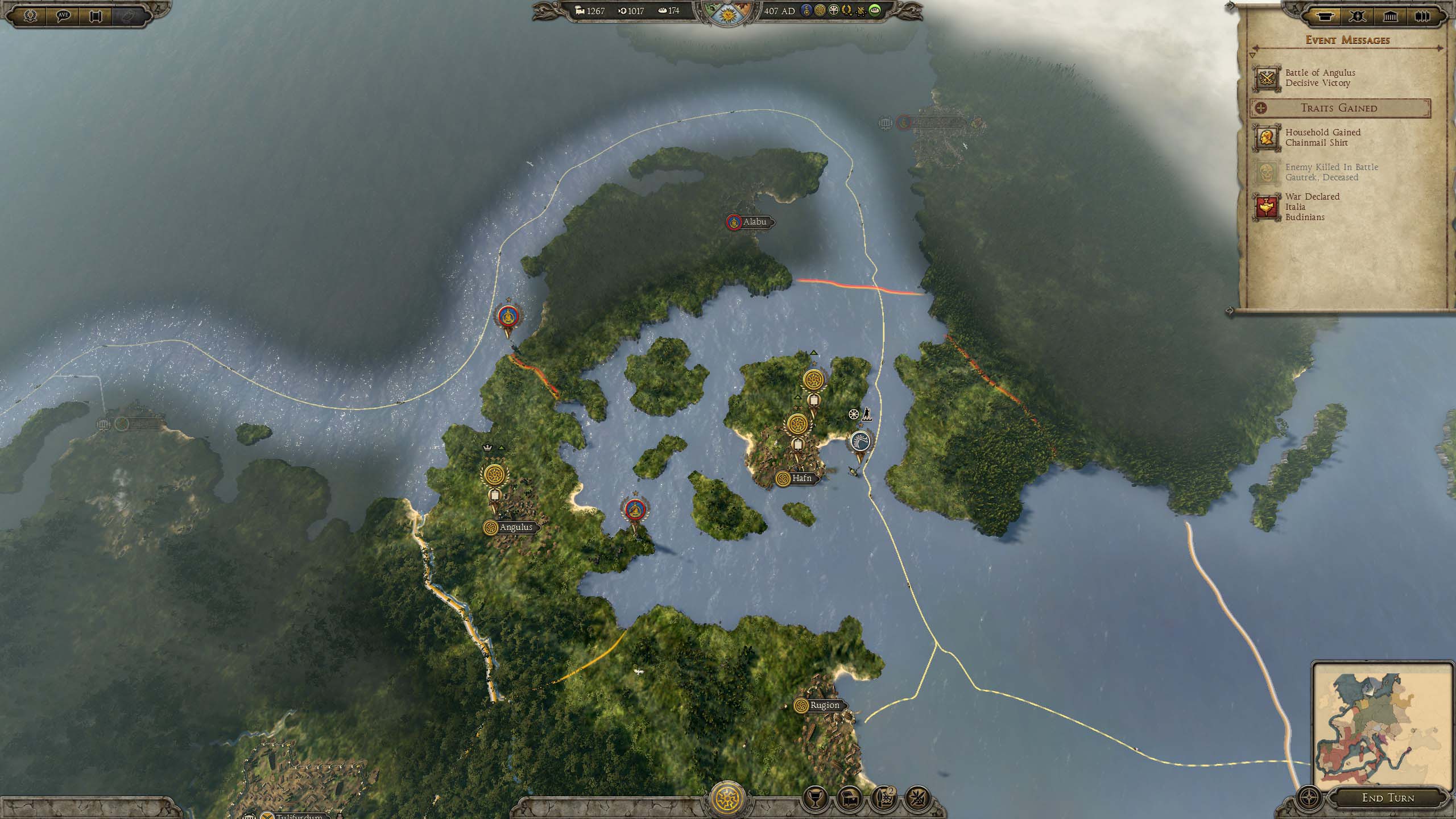Image resolution: width=1456 pixels, height=819 pixels.
Task: Open the laurel wreath menu icon
Action: click(x=31, y=15)
